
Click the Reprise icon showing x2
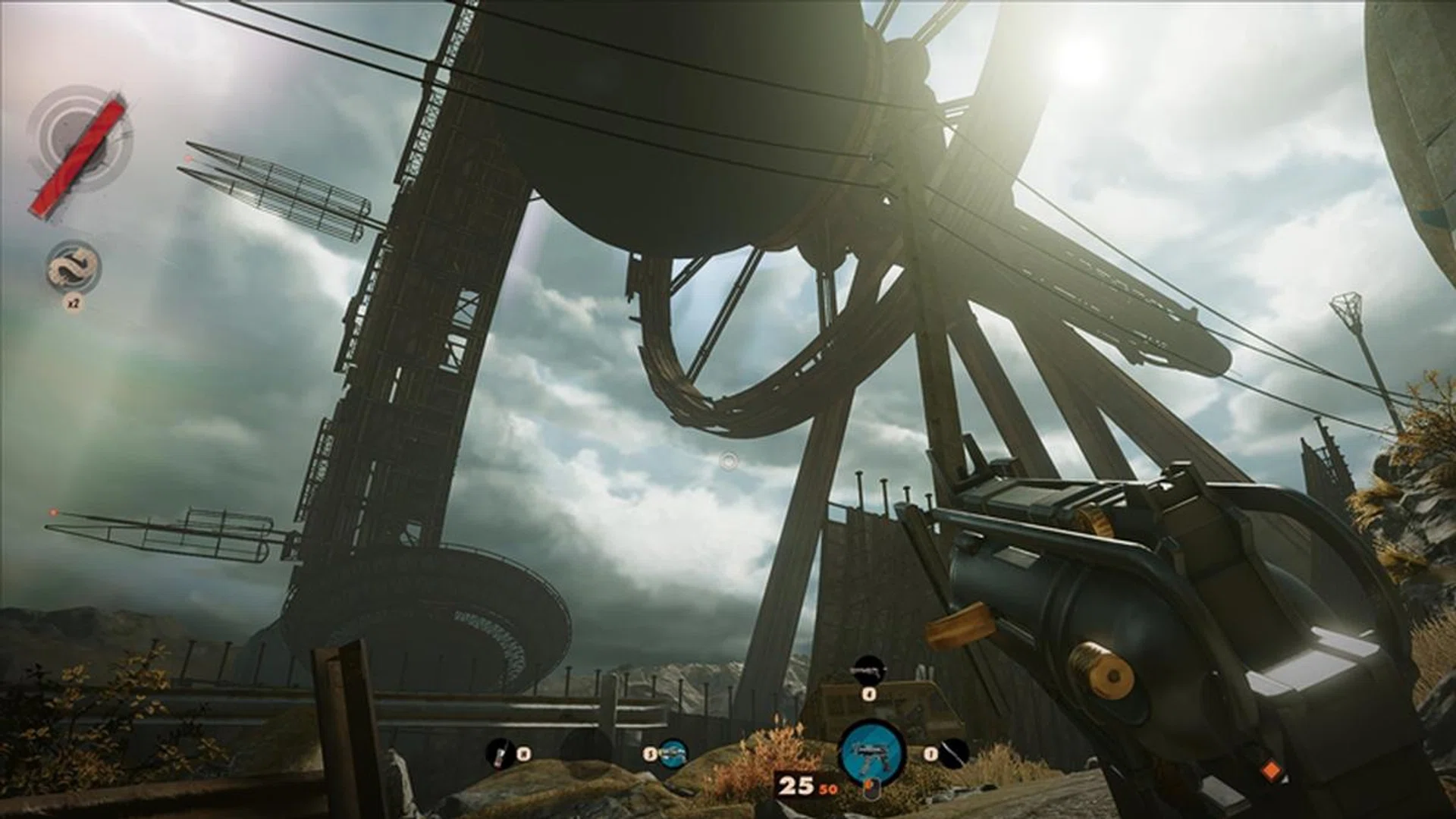[x=74, y=268]
